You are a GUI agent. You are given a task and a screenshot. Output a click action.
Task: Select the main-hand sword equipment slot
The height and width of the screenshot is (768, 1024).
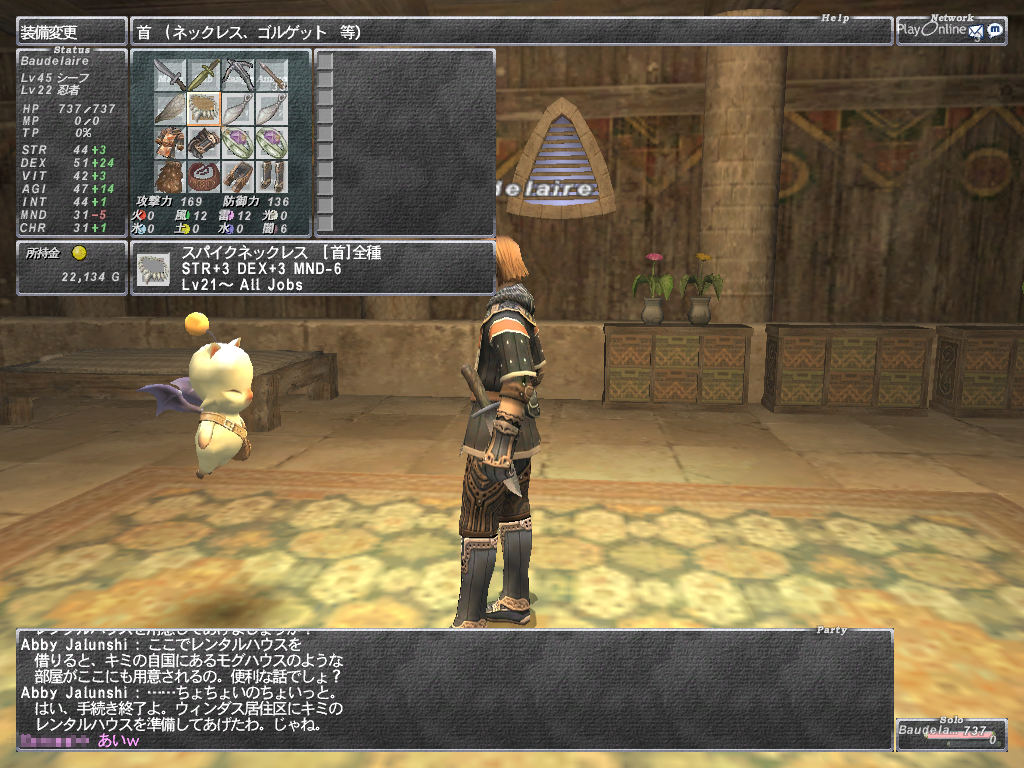(170, 74)
